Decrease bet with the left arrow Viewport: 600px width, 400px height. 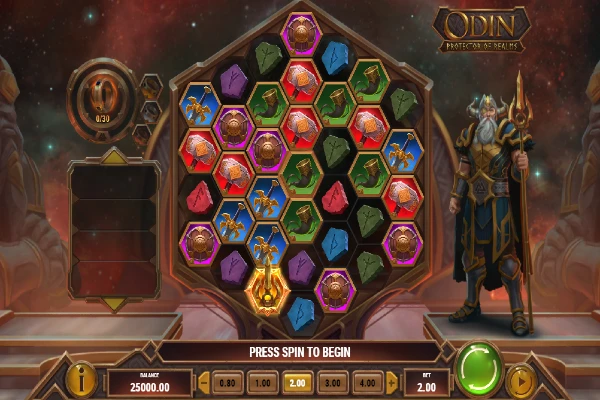coord(203,382)
